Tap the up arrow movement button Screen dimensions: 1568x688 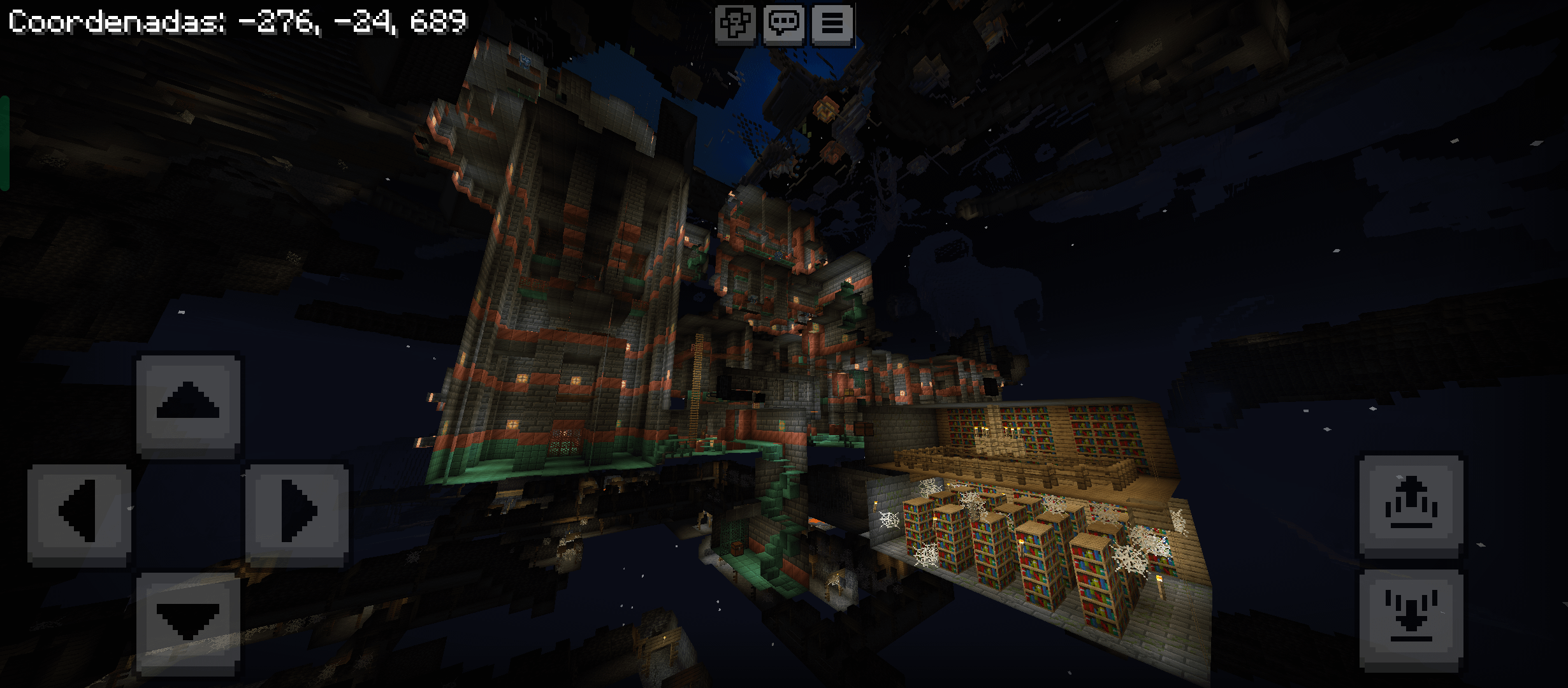tap(188, 406)
